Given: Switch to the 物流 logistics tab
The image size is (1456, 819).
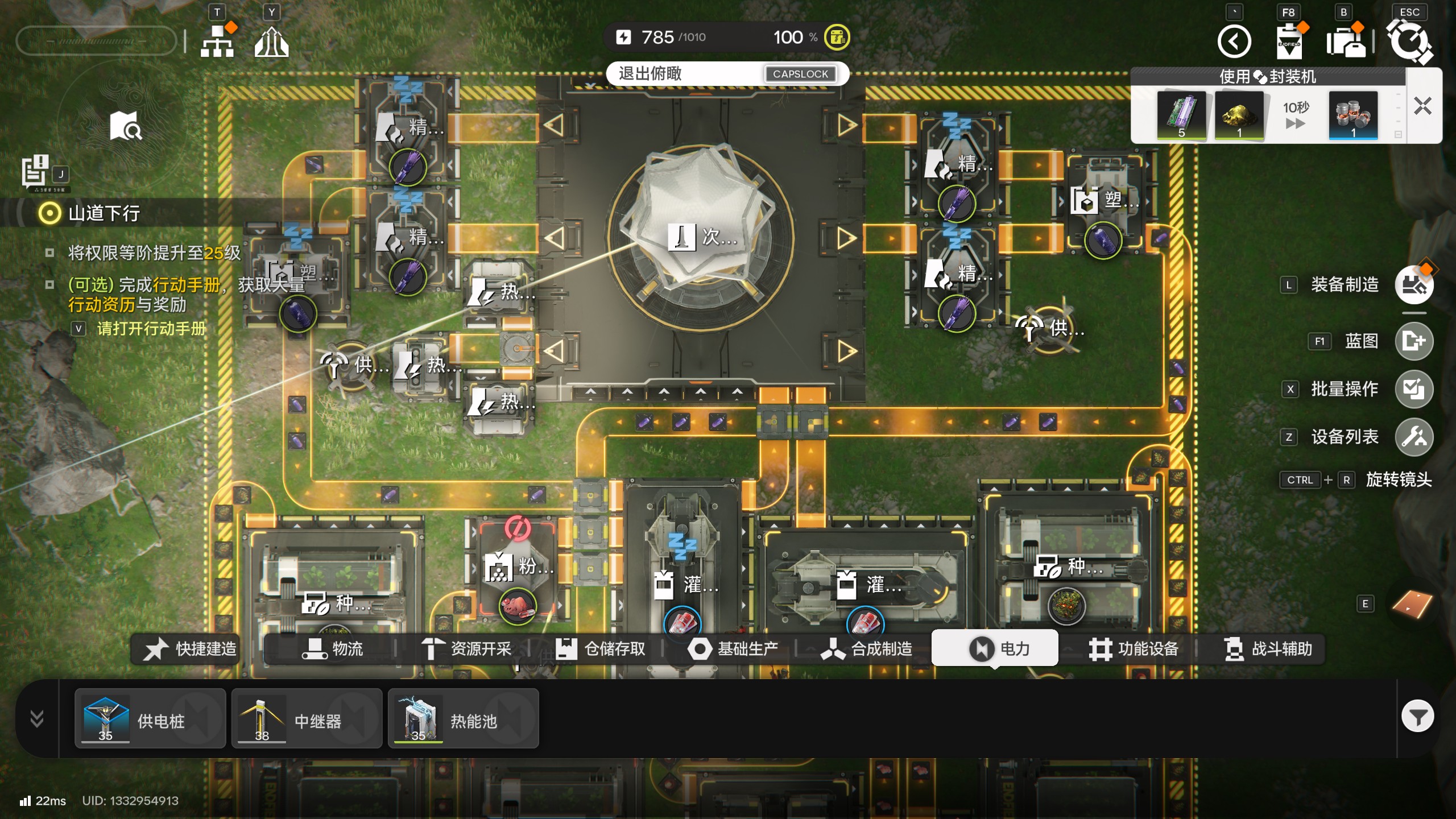Looking at the screenshot, I should (332, 649).
